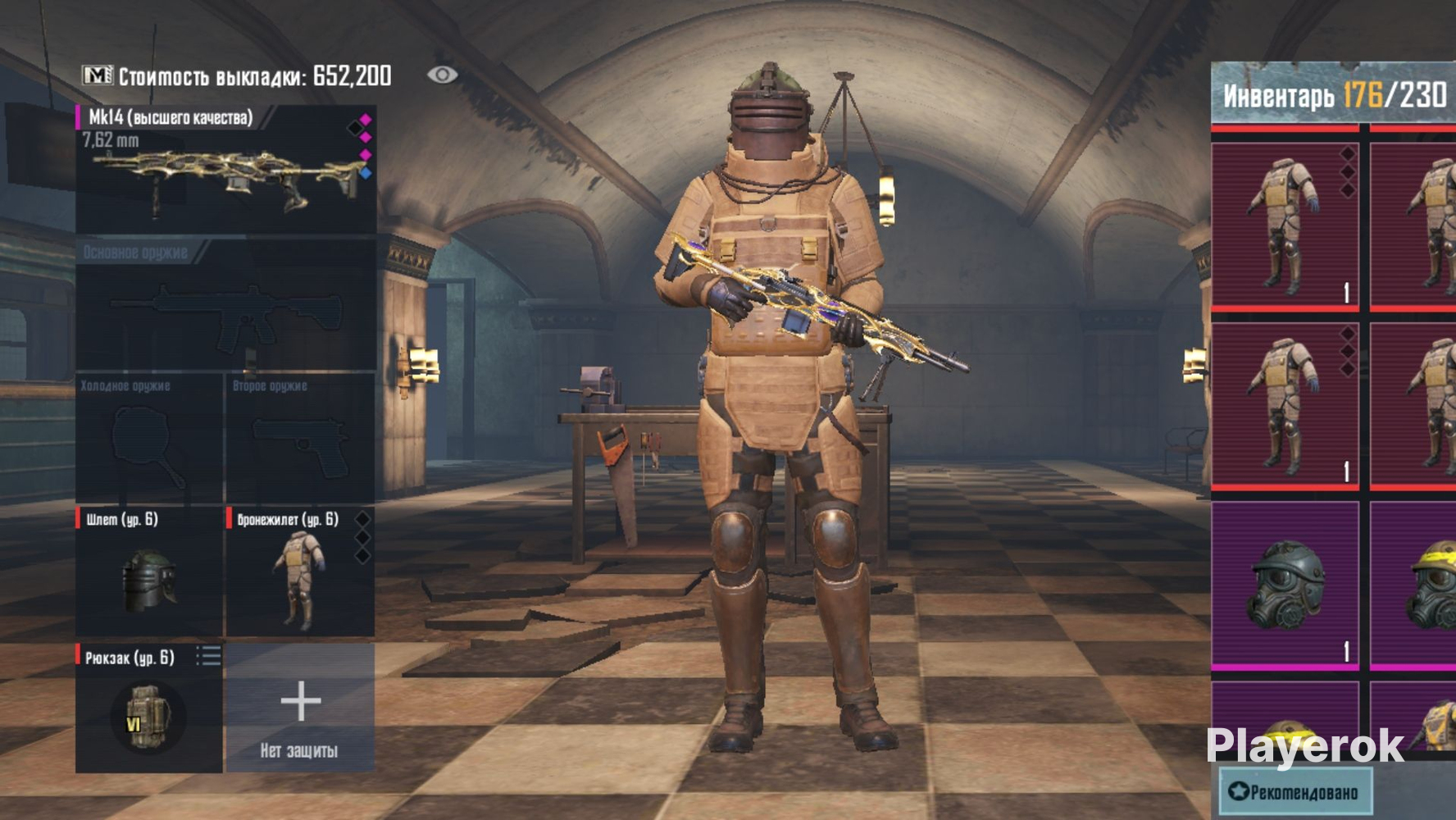1456x820 pixels.
Task: Toggle the eye icon beside loadout cost
Action: 442,75
